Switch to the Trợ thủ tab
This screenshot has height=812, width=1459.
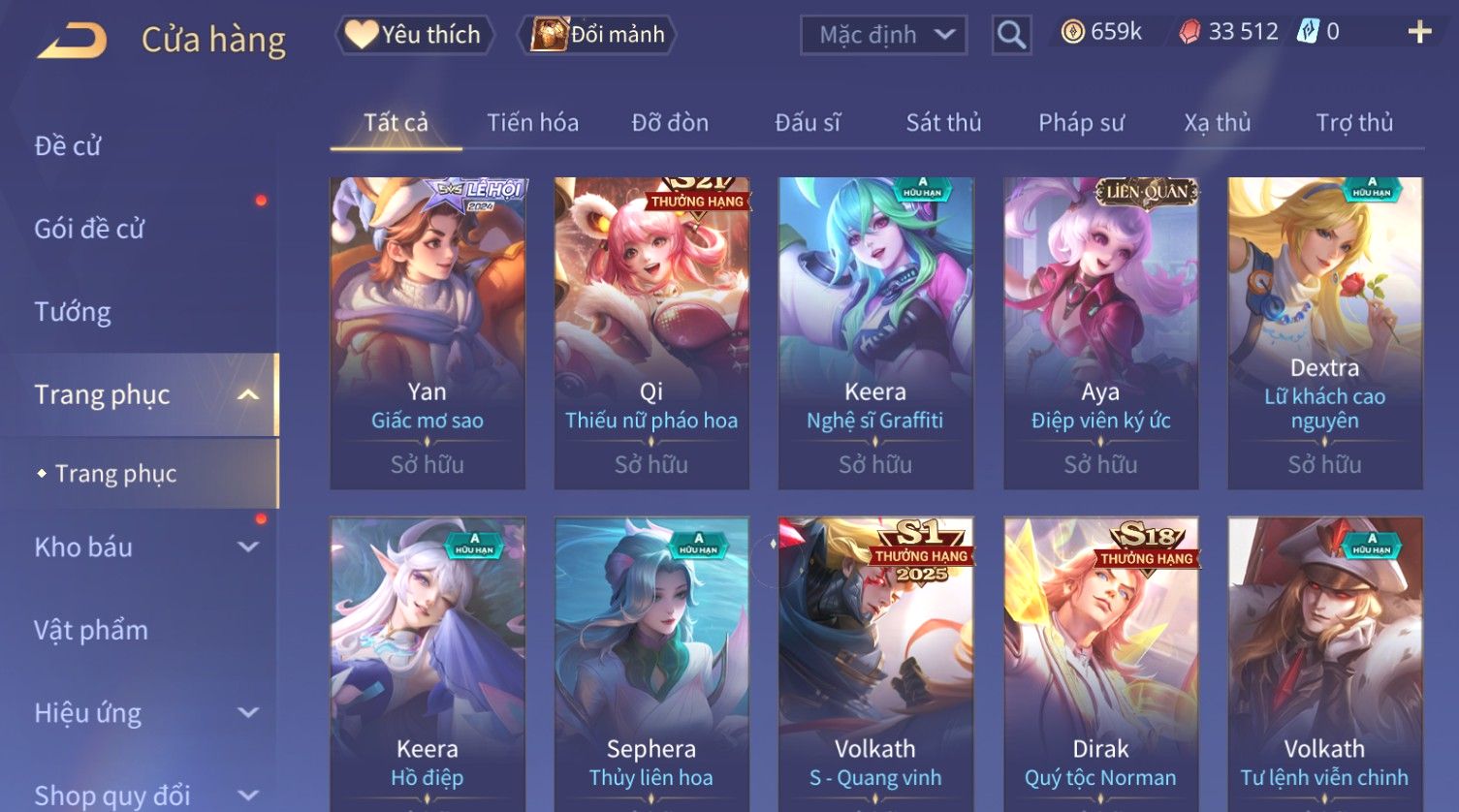click(x=1353, y=123)
